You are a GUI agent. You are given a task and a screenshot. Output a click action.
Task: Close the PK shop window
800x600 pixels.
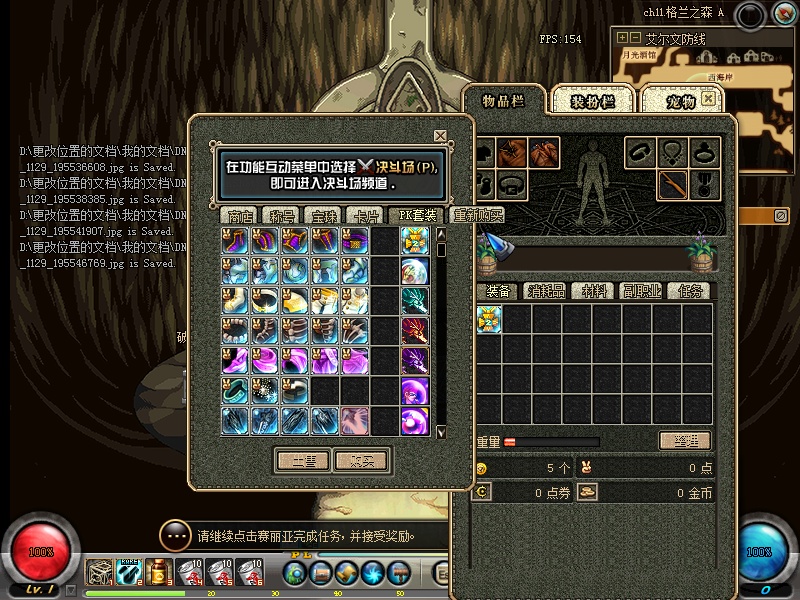(x=440, y=136)
